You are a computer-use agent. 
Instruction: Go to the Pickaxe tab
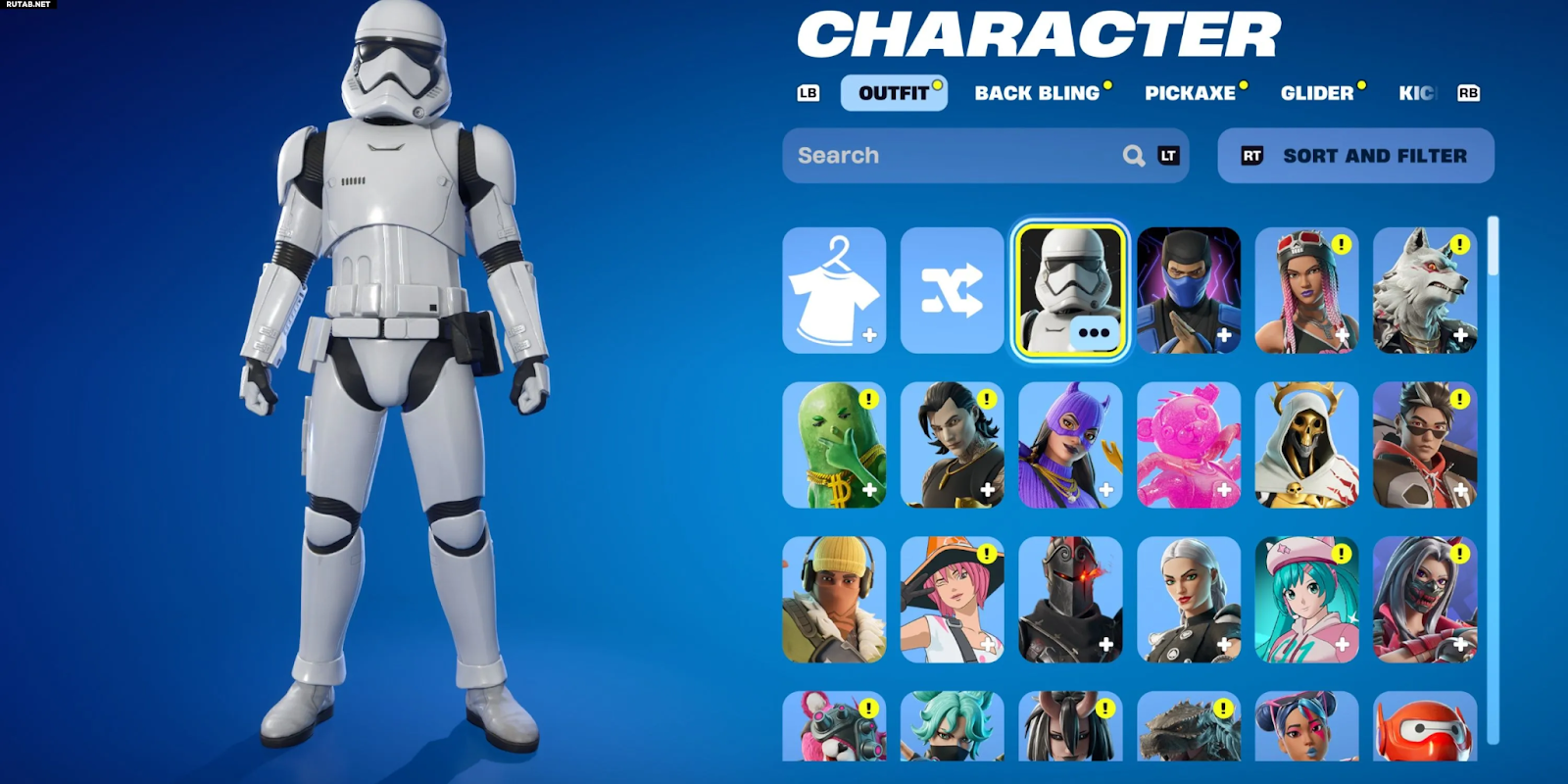point(1190,93)
